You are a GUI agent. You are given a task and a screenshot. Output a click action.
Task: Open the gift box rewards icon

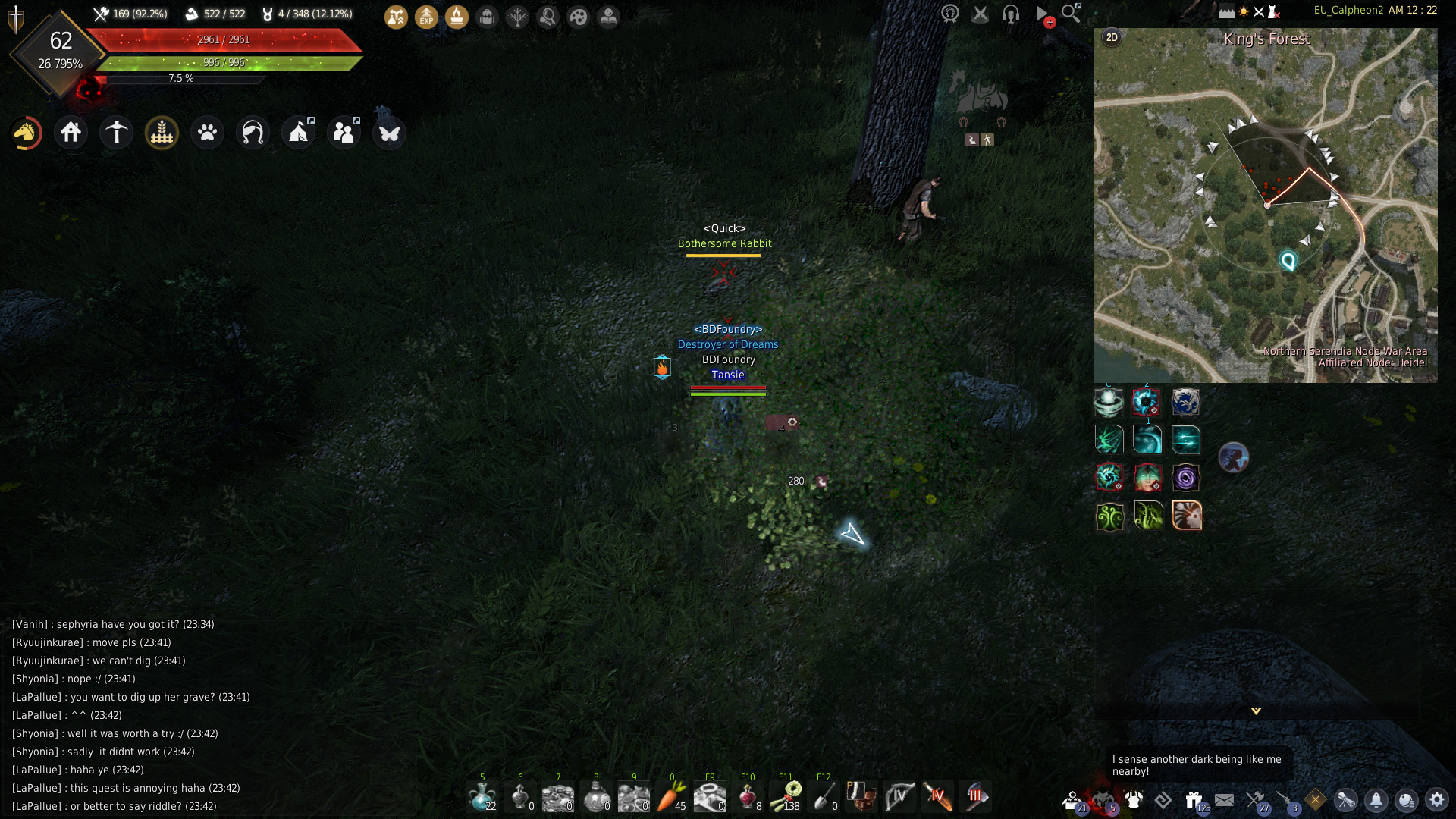pos(1194,800)
